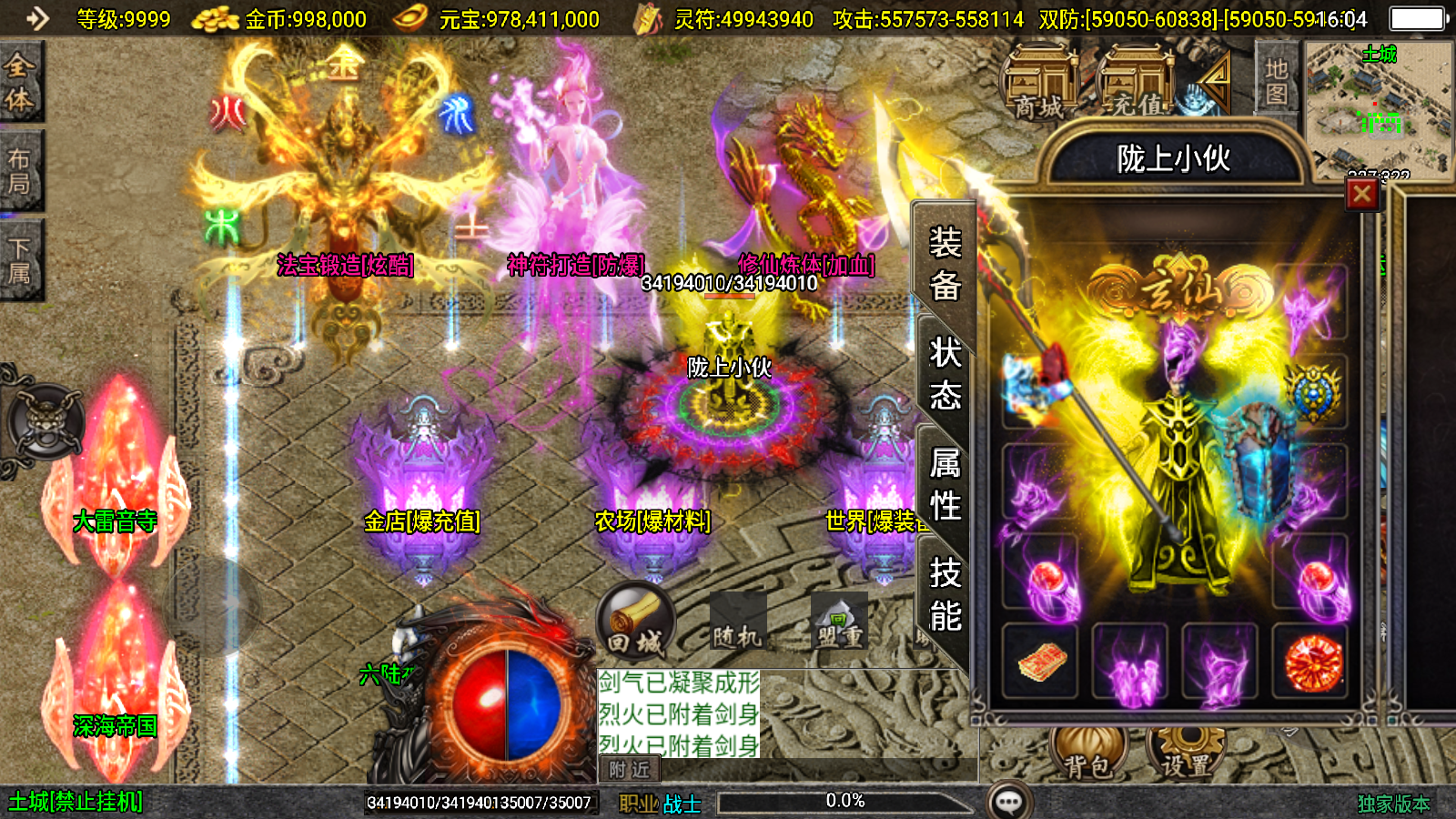Open the 充值 recharge menu
Image resolution: width=1456 pixels, height=819 pixels.
(1137, 84)
